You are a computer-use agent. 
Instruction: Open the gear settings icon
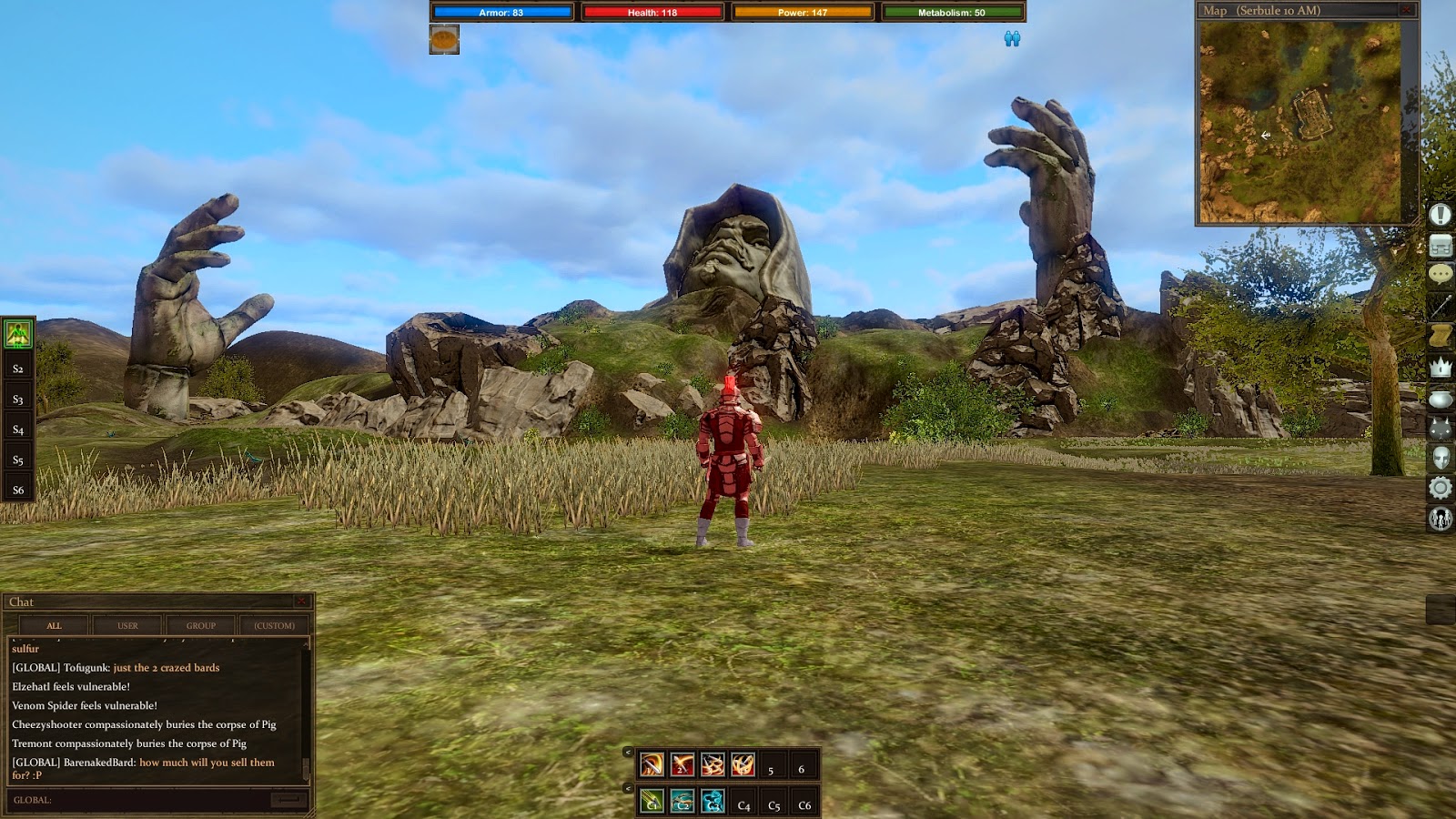pyautogui.click(x=1440, y=488)
